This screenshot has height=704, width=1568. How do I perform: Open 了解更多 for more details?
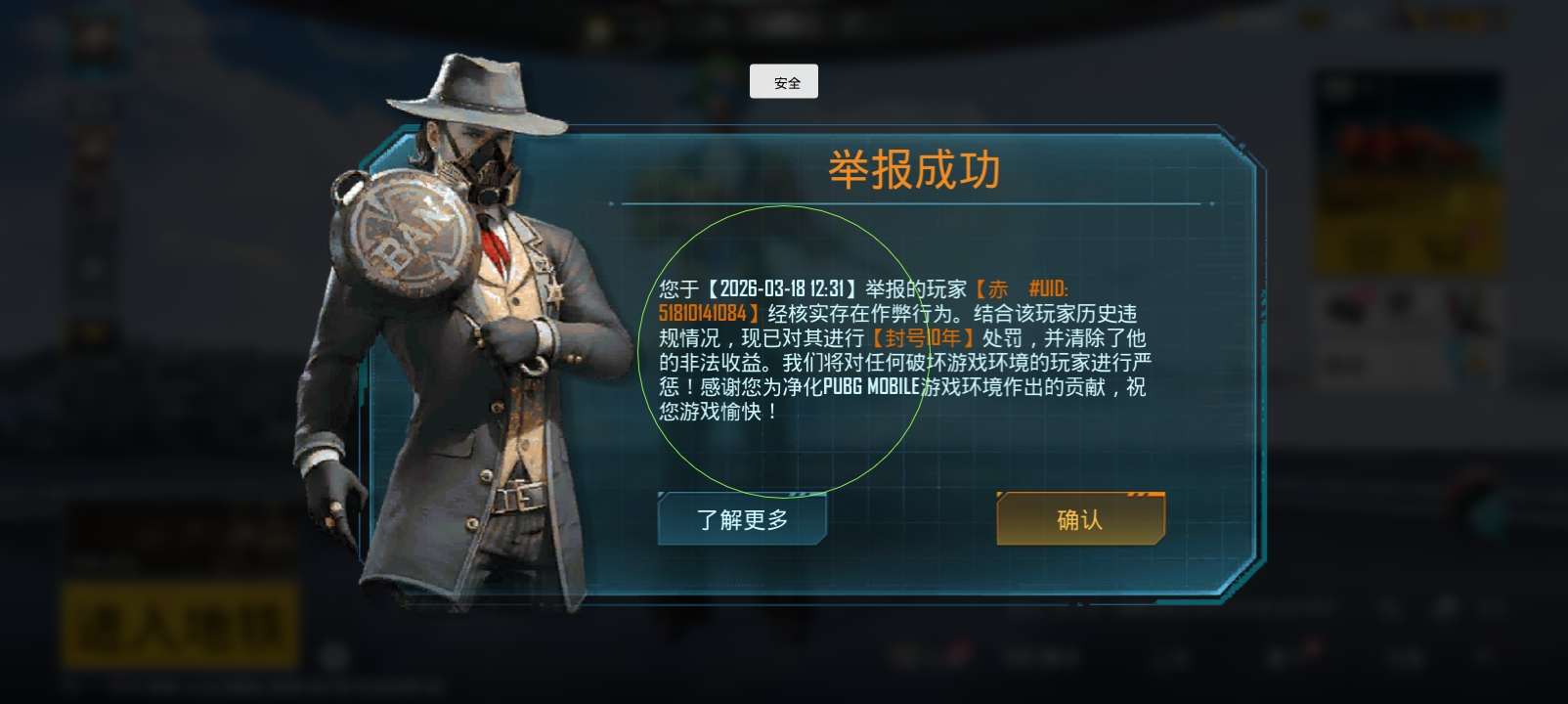click(x=742, y=519)
